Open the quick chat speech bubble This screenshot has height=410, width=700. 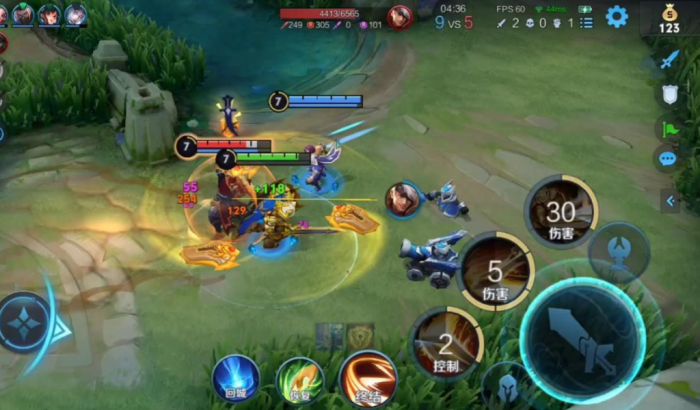point(668,158)
